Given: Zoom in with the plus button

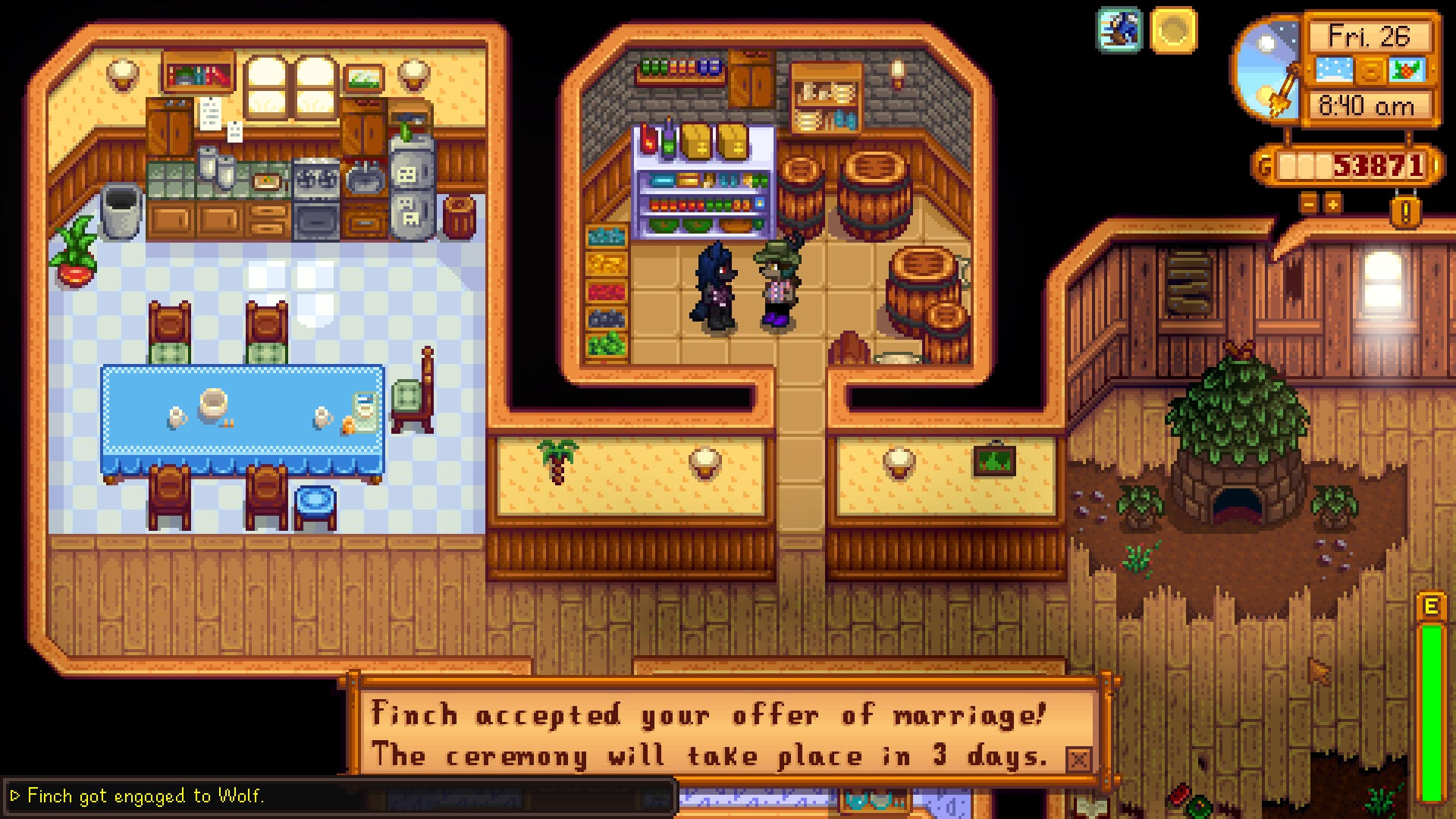Looking at the screenshot, I should (x=1332, y=203).
